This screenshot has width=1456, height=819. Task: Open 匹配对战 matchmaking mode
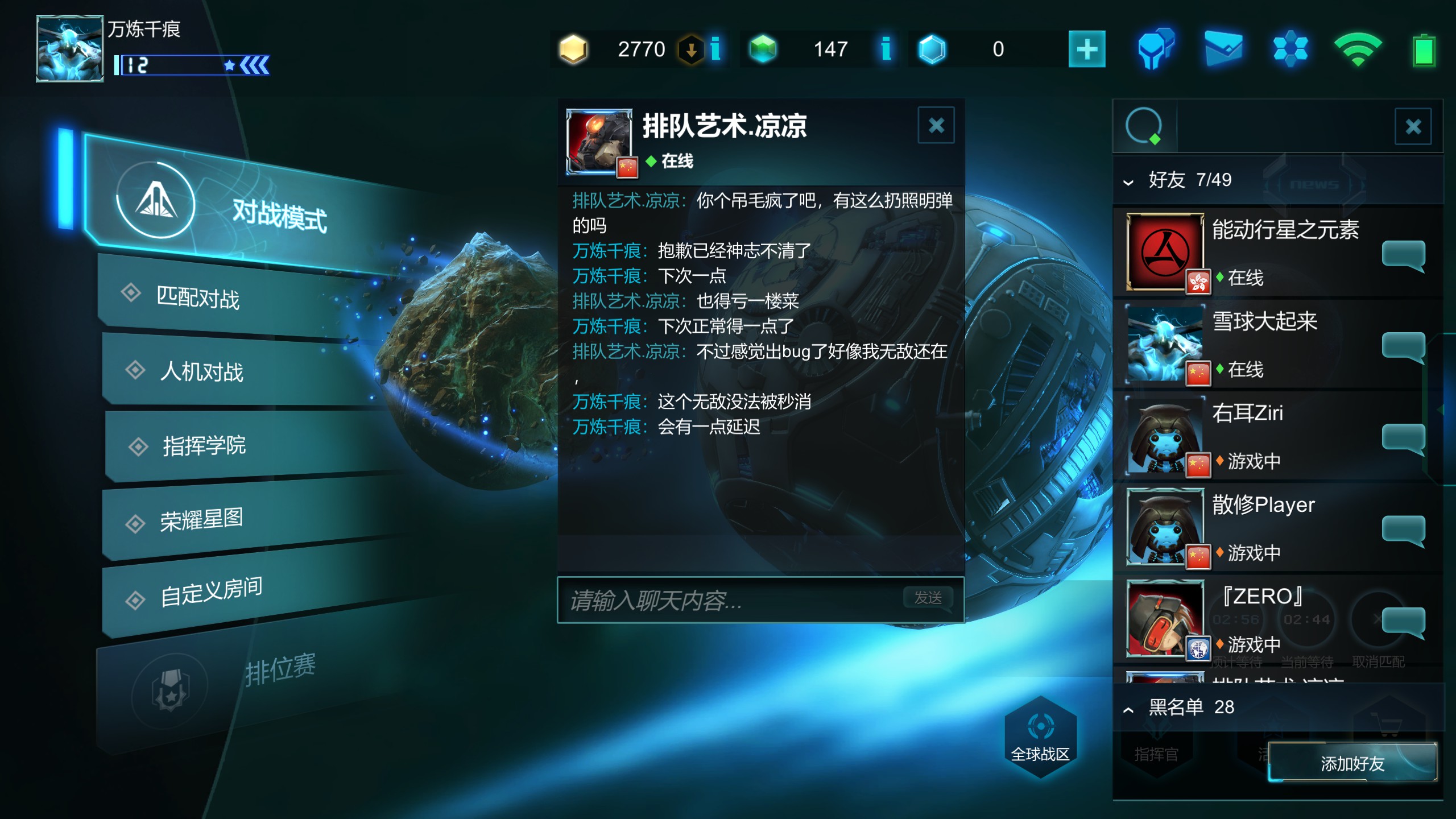[x=198, y=298]
